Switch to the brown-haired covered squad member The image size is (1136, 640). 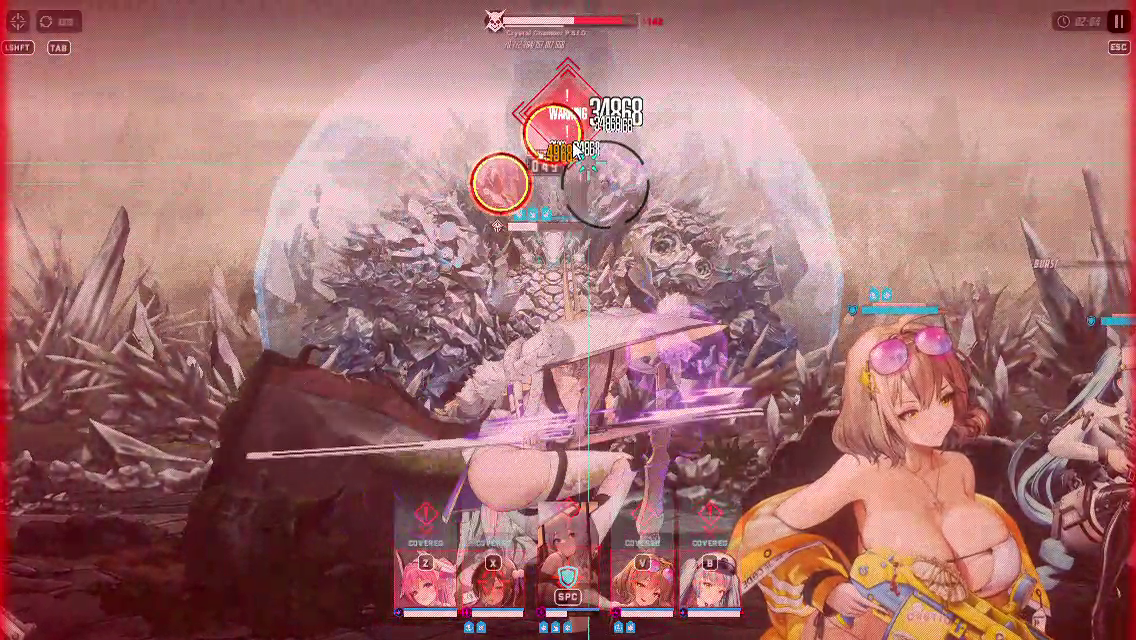tap(492, 580)
